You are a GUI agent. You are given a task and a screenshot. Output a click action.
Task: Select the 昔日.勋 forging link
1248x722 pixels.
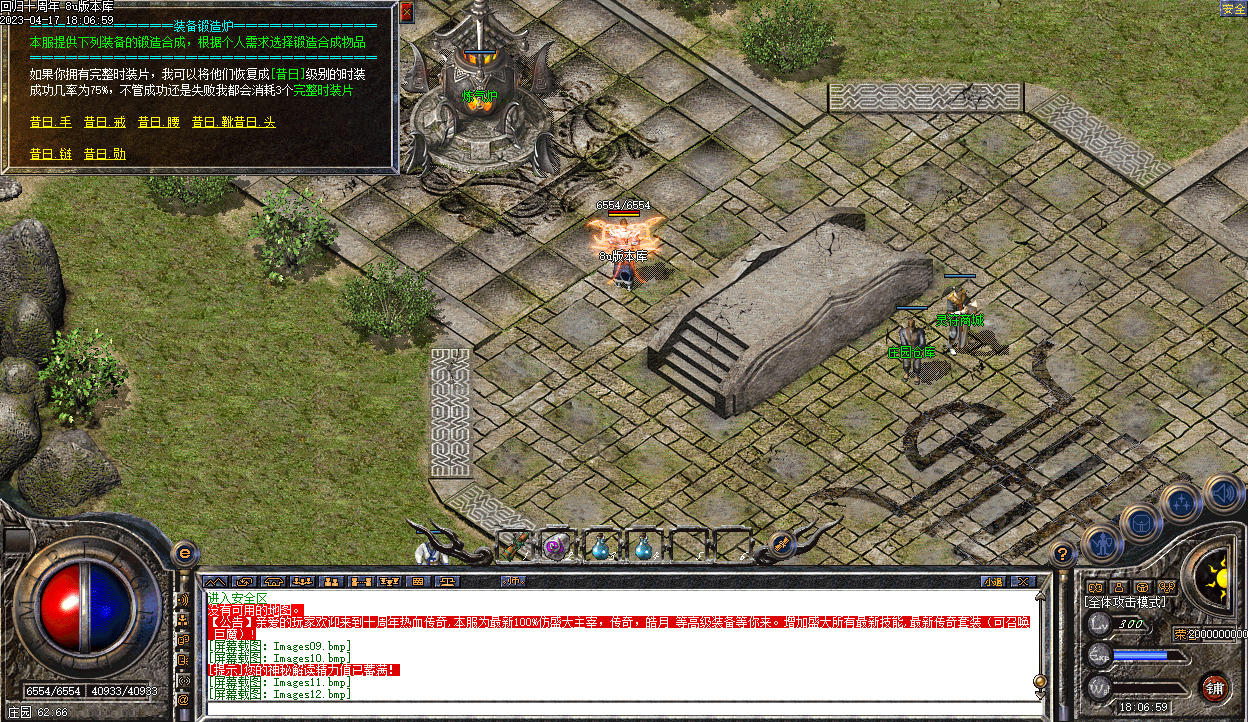(104, 154)
